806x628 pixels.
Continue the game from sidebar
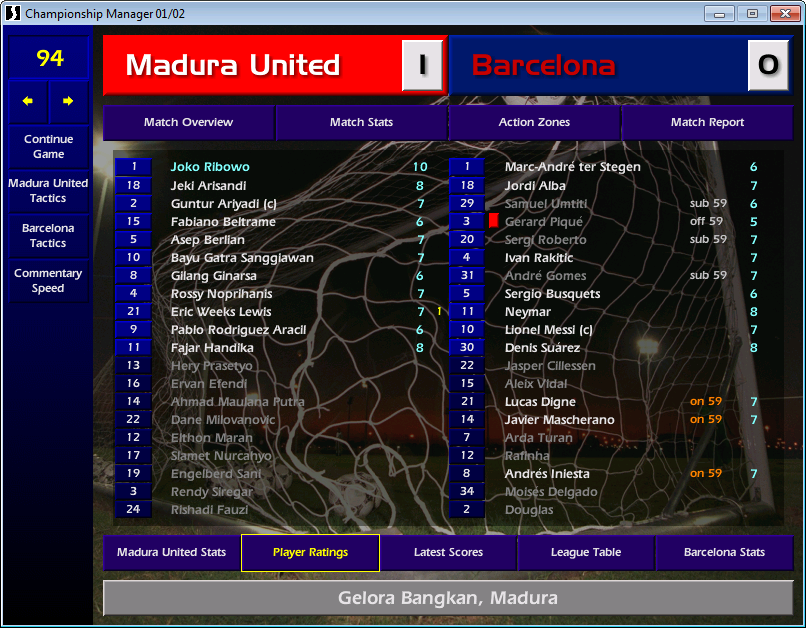48,147
